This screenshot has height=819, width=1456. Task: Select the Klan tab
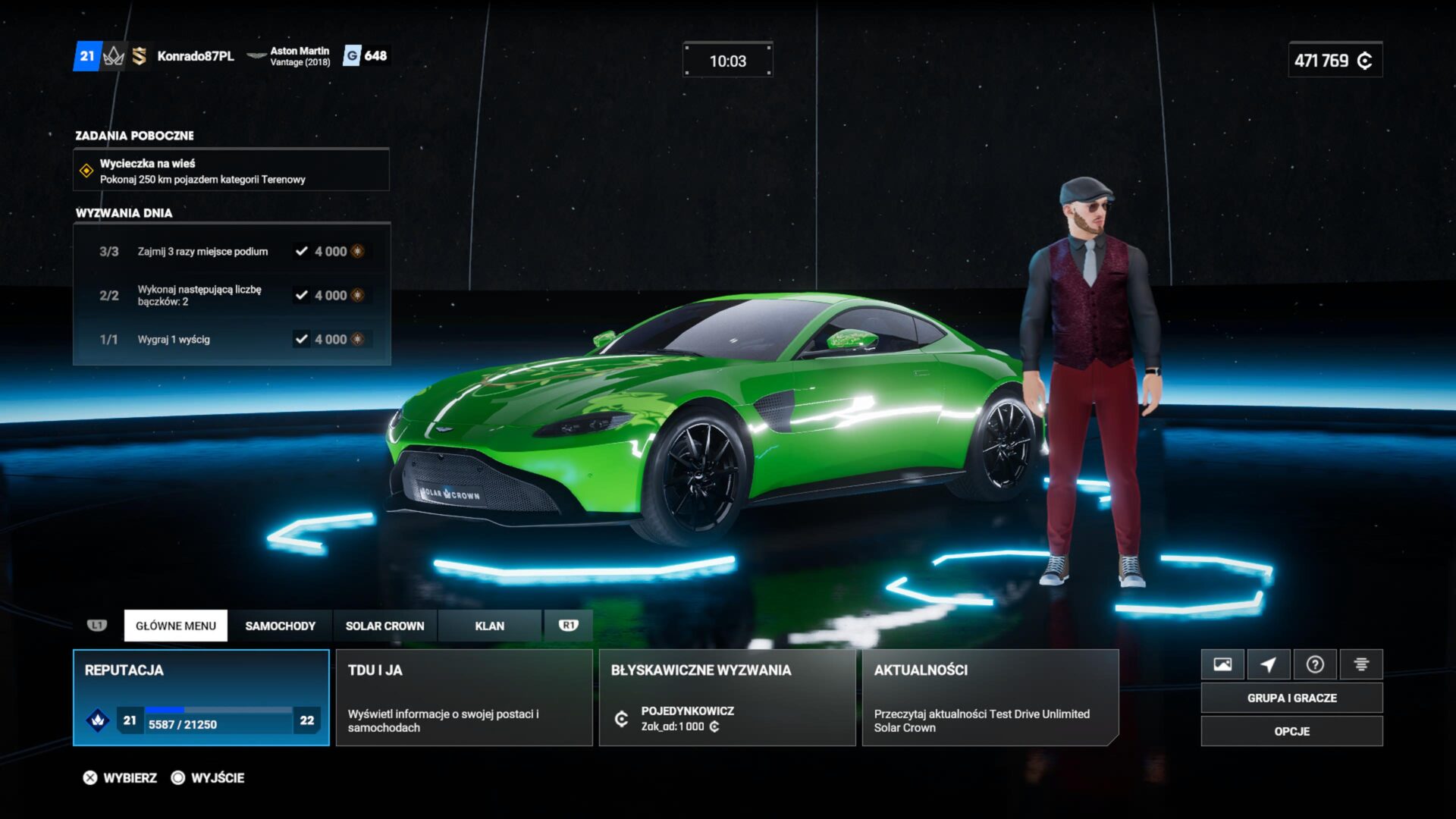[489, 626]
